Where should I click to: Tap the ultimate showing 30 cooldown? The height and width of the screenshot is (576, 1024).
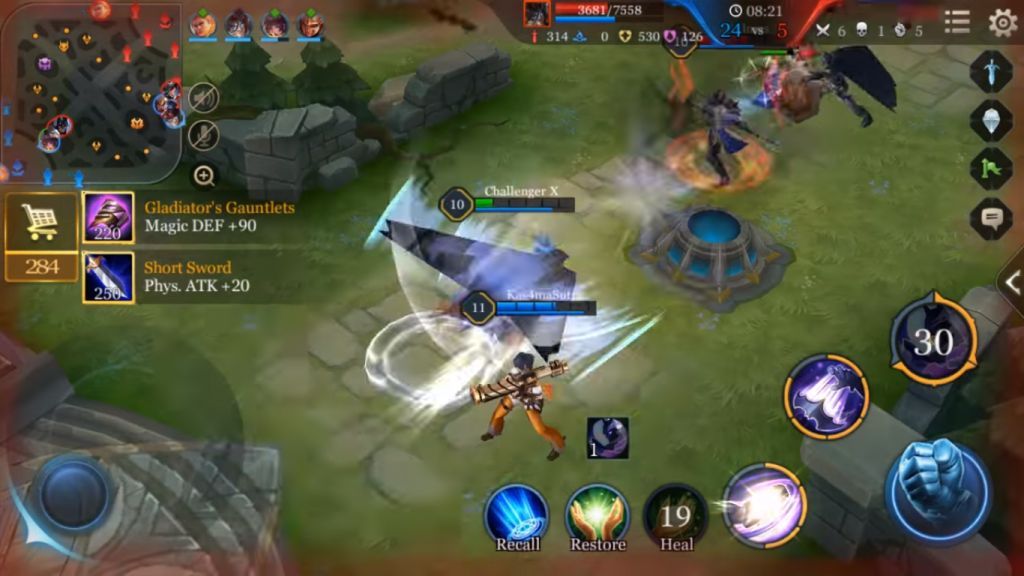933,344
